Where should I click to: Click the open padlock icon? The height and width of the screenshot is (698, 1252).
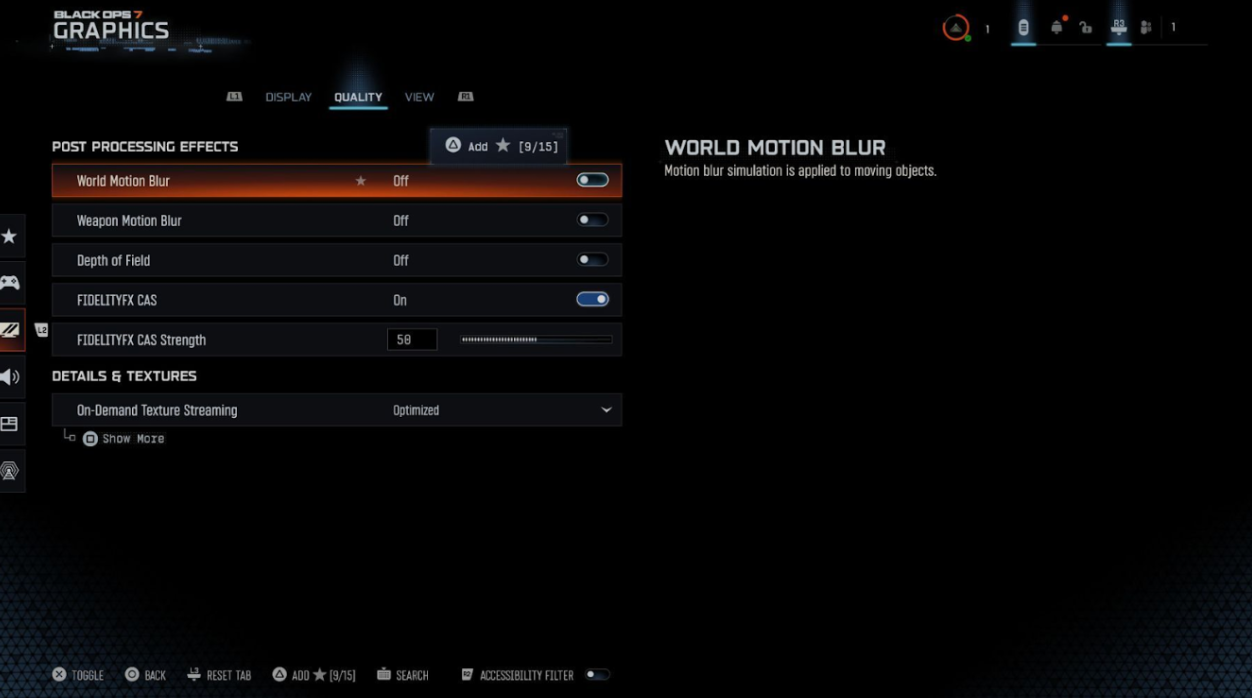(1086, 28)
